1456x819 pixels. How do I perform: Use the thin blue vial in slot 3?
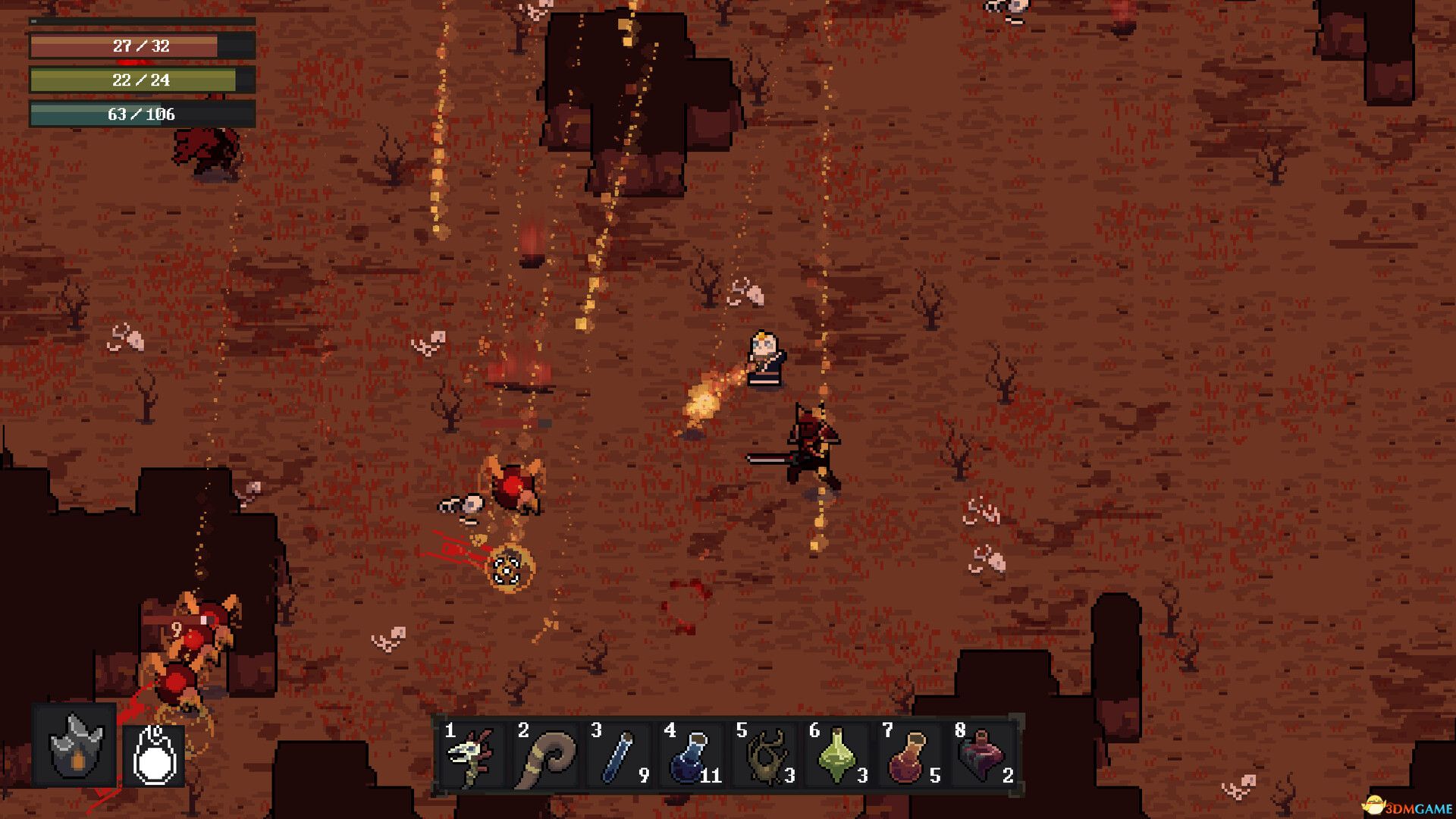[617, 755]
